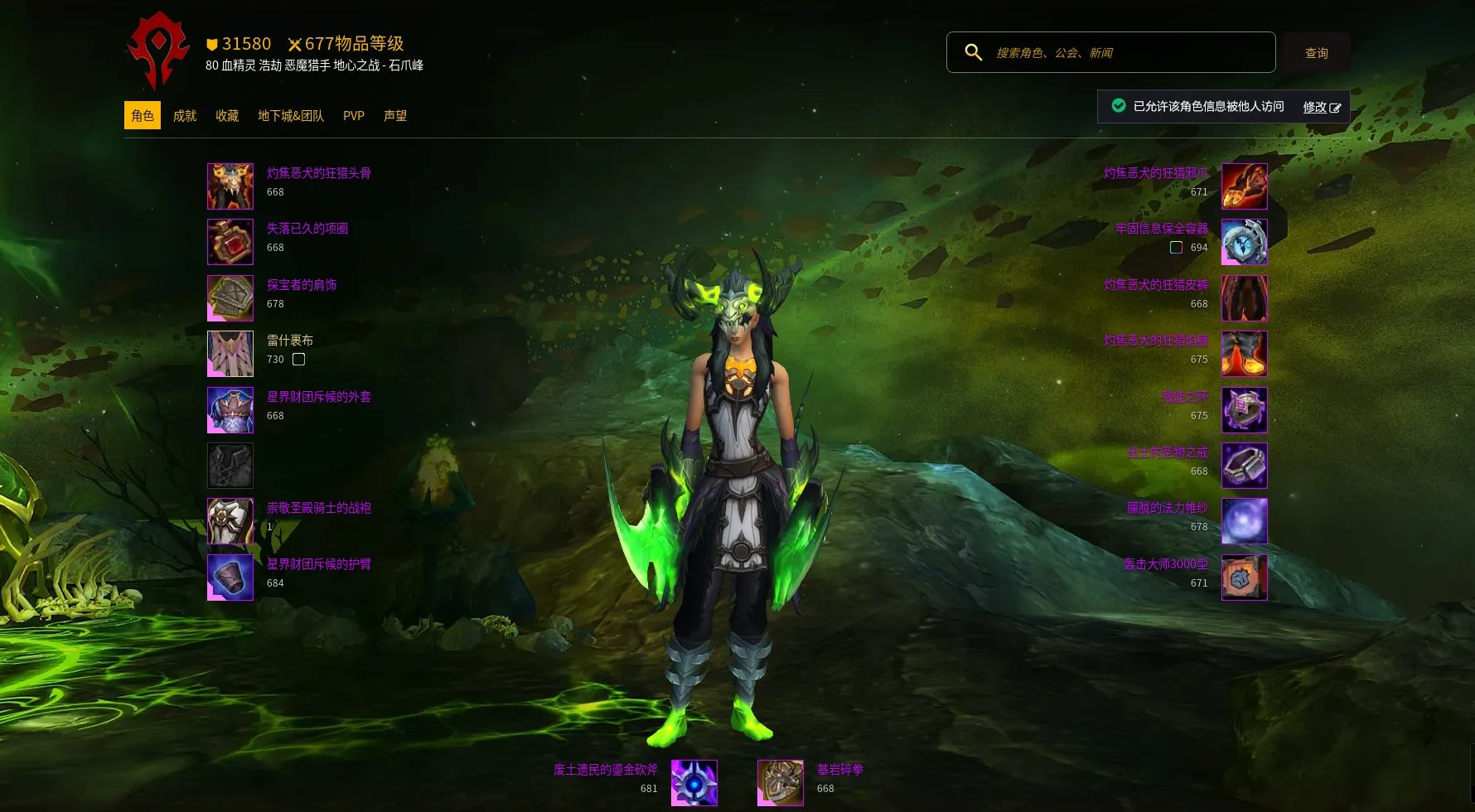The width and height of the screenshot is (1475, 812).
Task: Open the 雷什裹布 cloak slot
Action: point(230,354)
